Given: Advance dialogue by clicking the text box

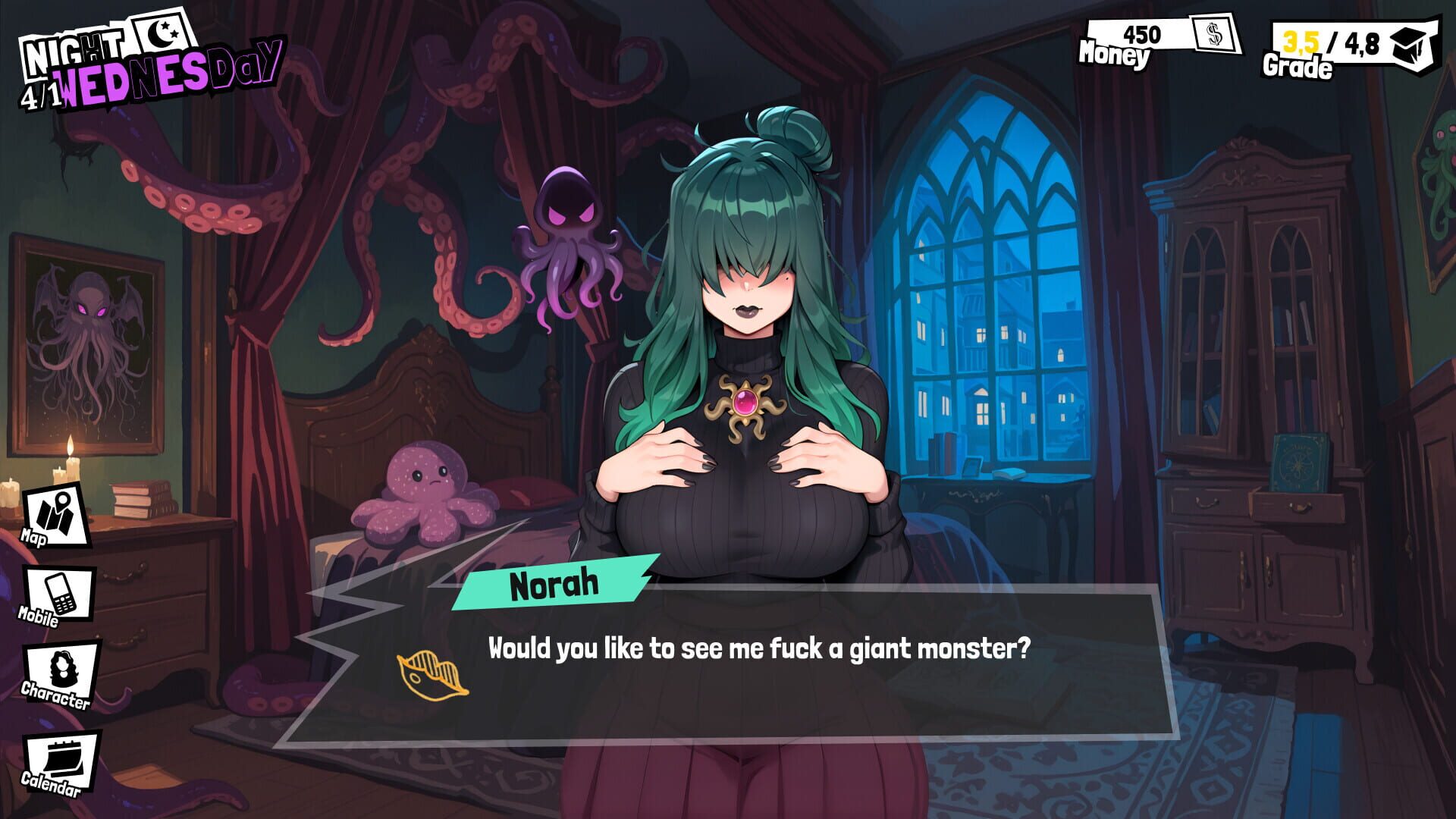Looking at the screenshot, I should (758, 648).
